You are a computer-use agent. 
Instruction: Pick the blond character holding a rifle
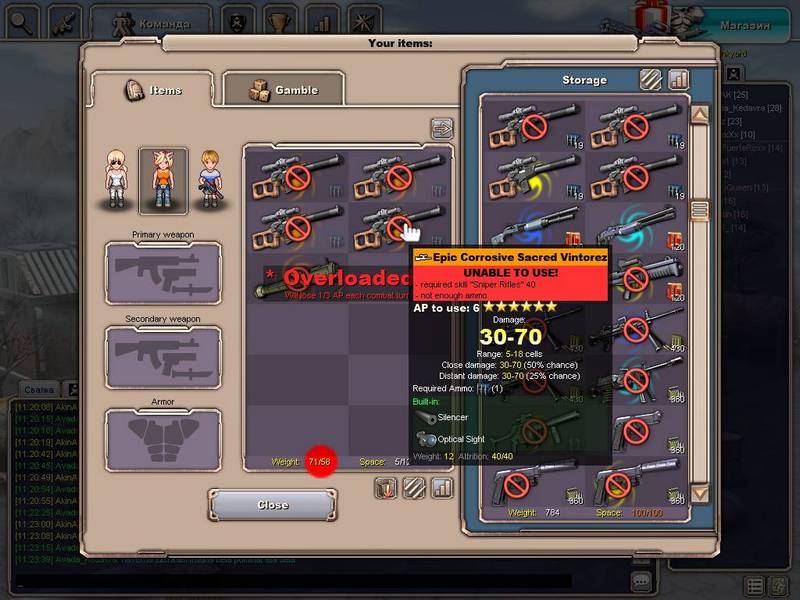tap(208, 180)
